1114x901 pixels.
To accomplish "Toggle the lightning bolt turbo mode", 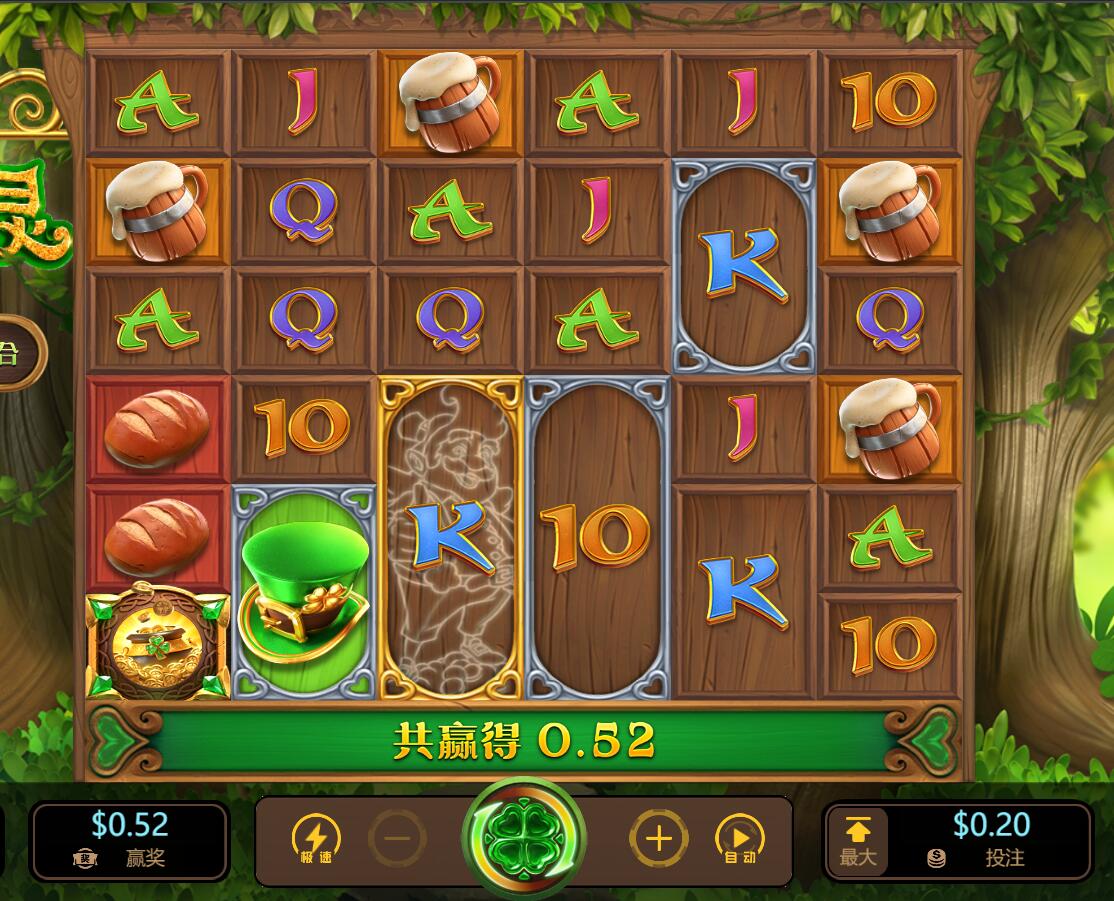I will [315, 840].
